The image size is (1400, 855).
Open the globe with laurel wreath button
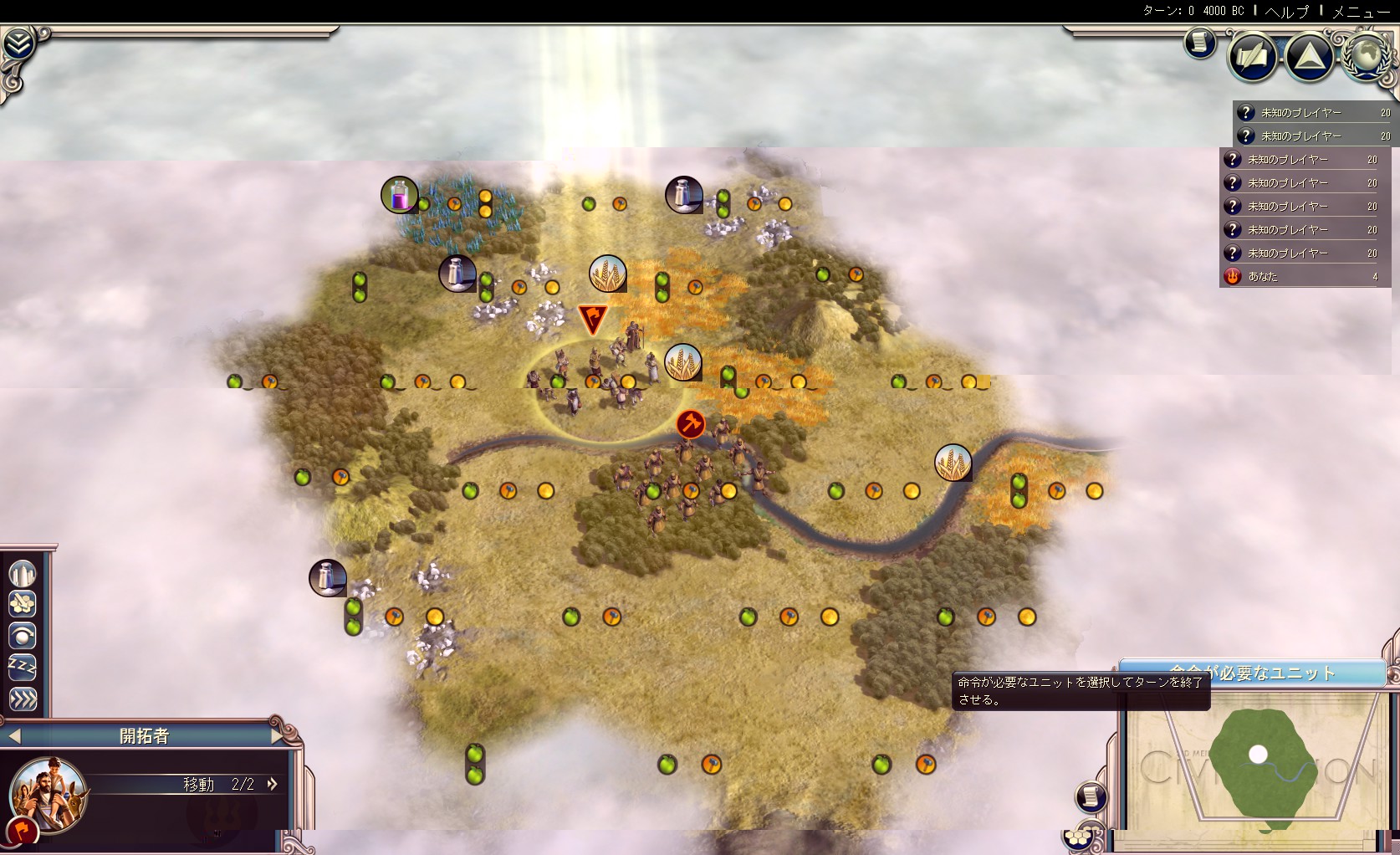tap(1367, 57)
